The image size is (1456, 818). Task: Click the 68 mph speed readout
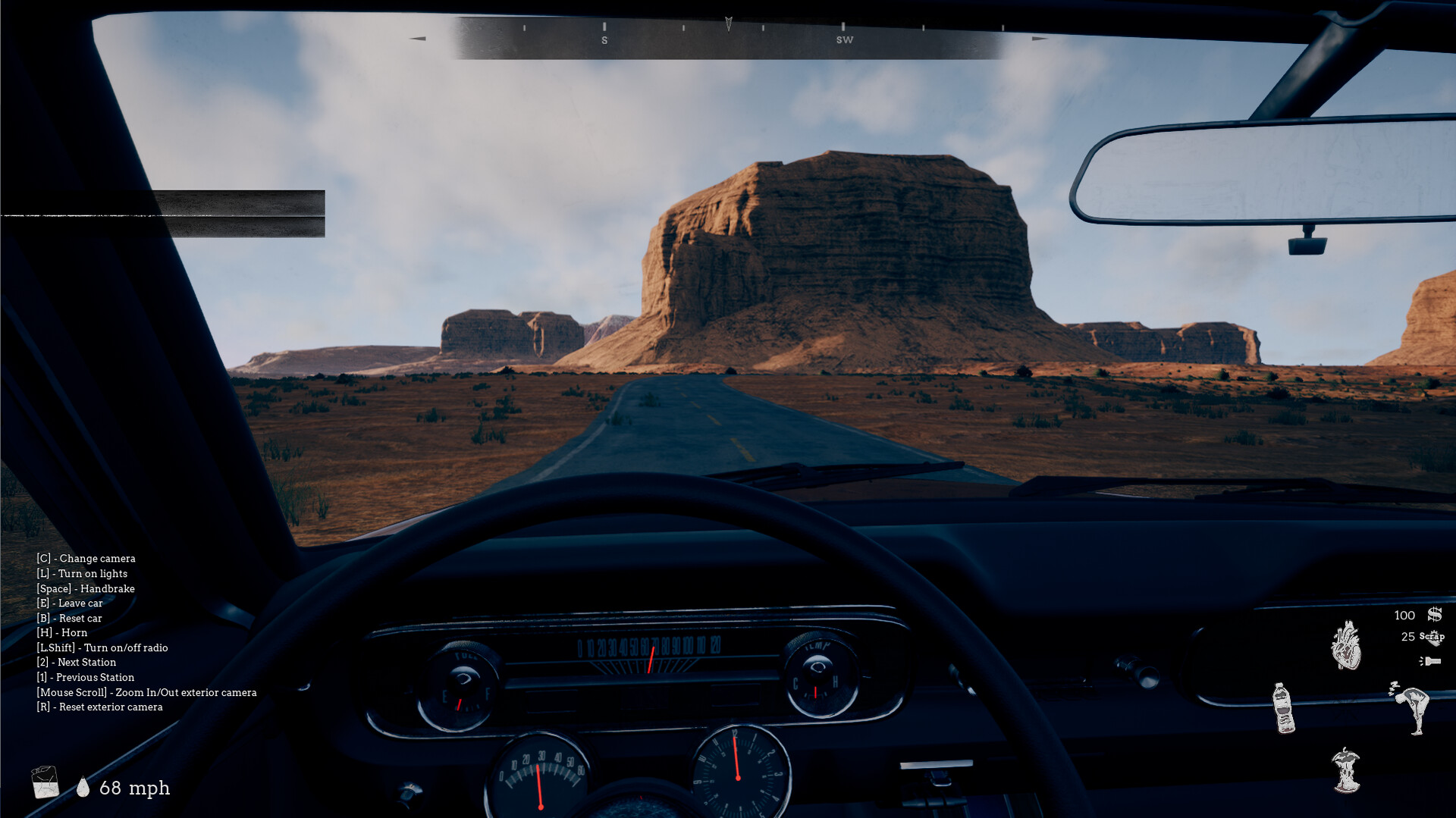click(x=135, y=788)
